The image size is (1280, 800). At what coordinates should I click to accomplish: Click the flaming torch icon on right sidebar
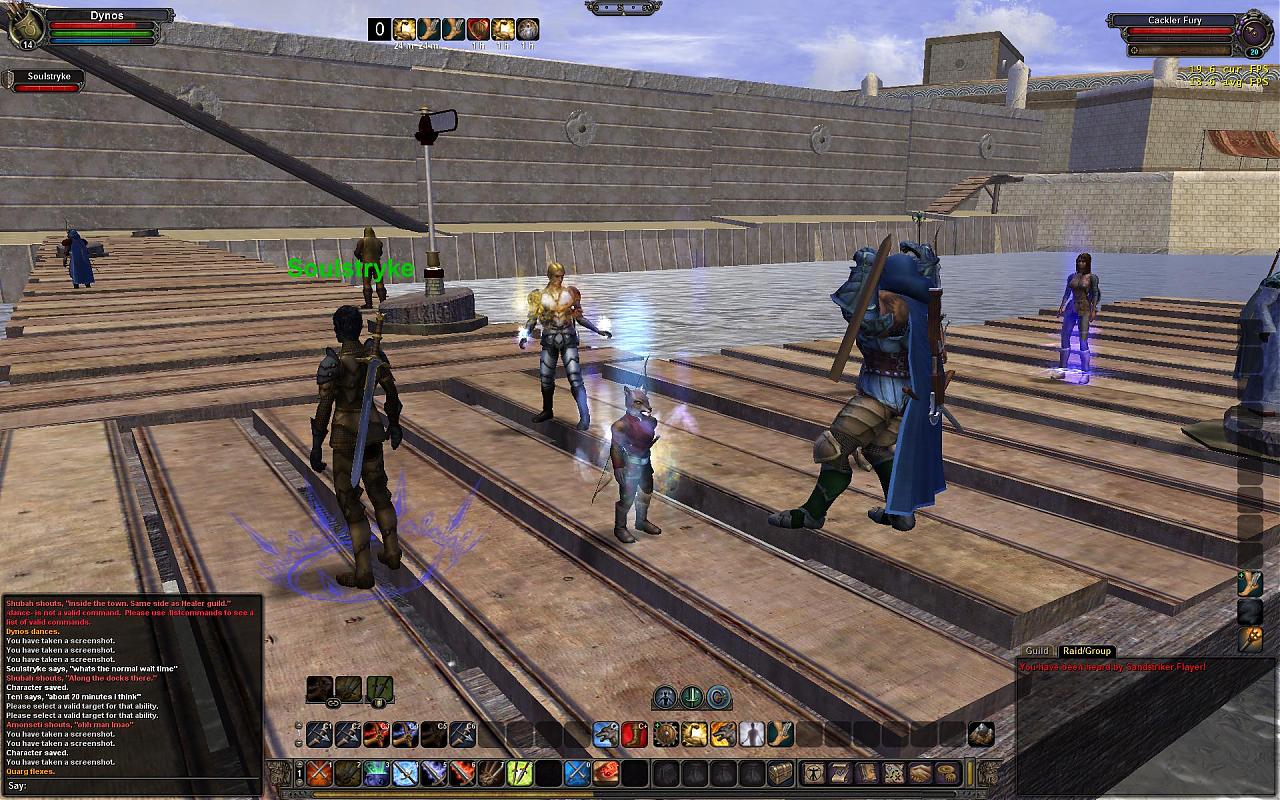pos(1250,638)
